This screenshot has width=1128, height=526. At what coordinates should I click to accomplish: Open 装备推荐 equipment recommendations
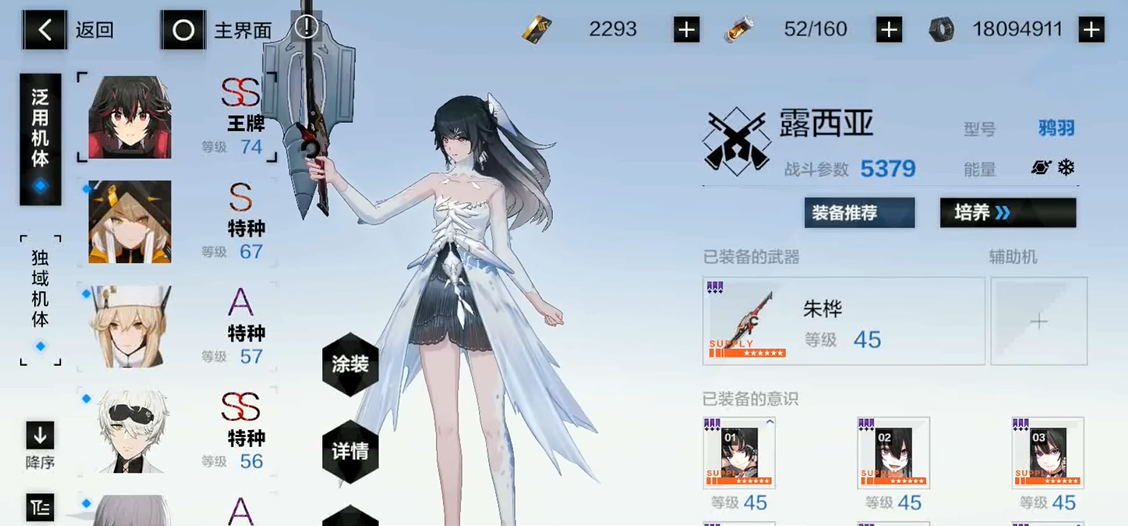(859, 213)
